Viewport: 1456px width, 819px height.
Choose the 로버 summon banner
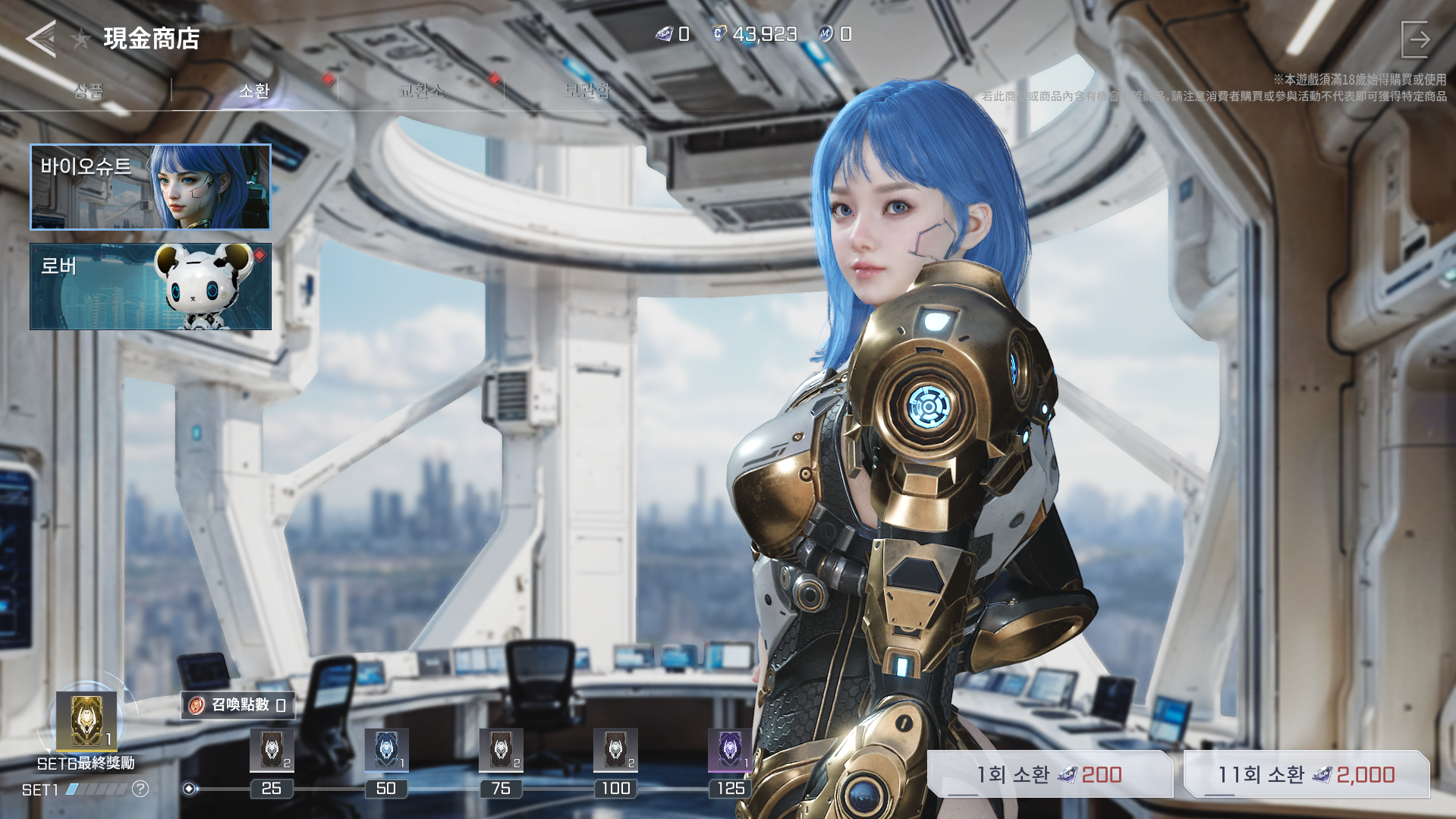click(x=150, y=286)
